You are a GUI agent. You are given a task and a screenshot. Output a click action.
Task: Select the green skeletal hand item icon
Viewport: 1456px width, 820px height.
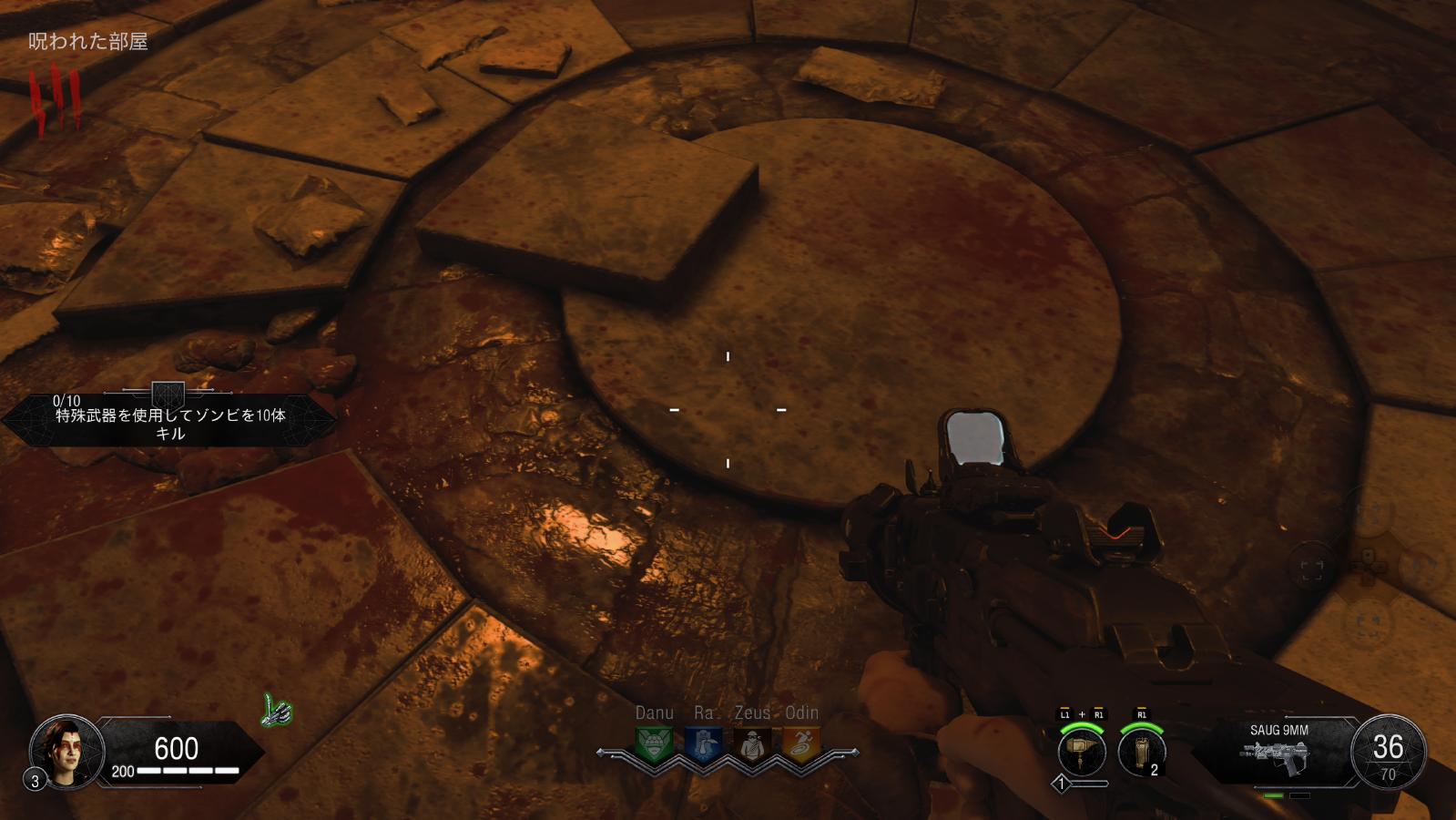(278, 711)
